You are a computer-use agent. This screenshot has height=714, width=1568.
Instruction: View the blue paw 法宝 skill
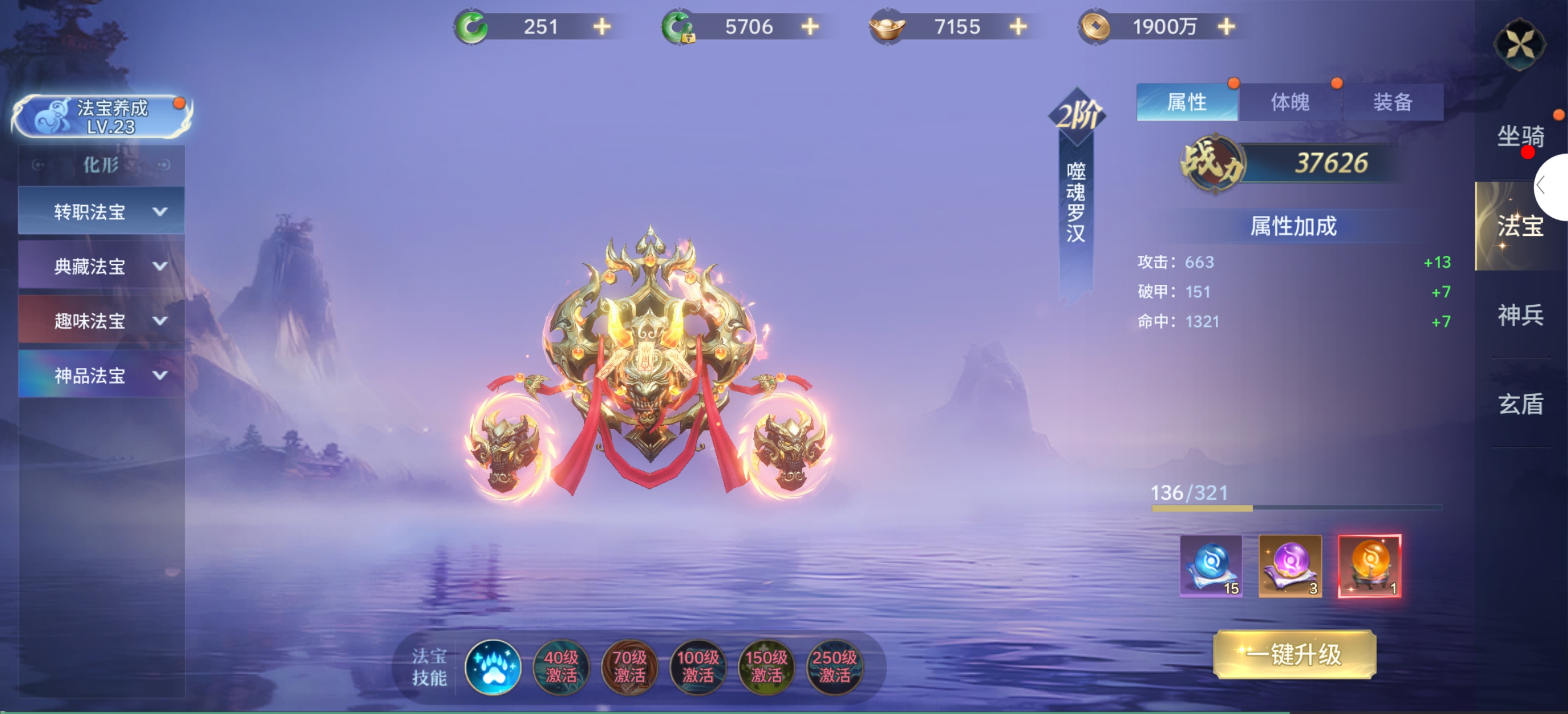click(x=493, y=667)
